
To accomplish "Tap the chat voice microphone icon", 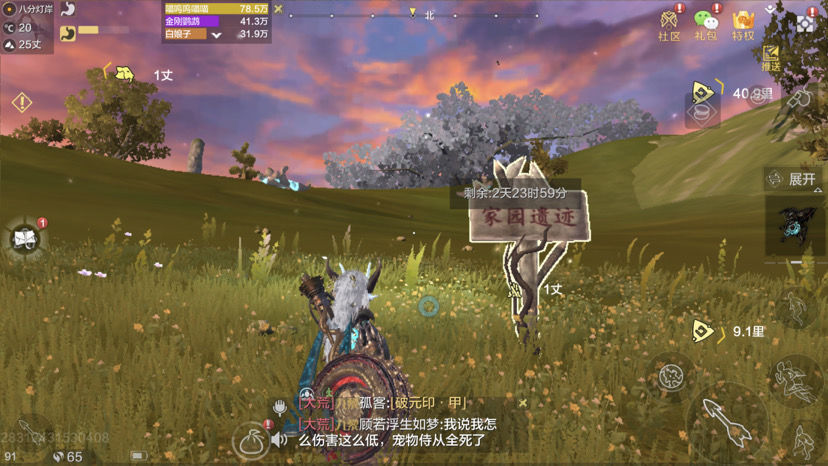I will [281, 406].
